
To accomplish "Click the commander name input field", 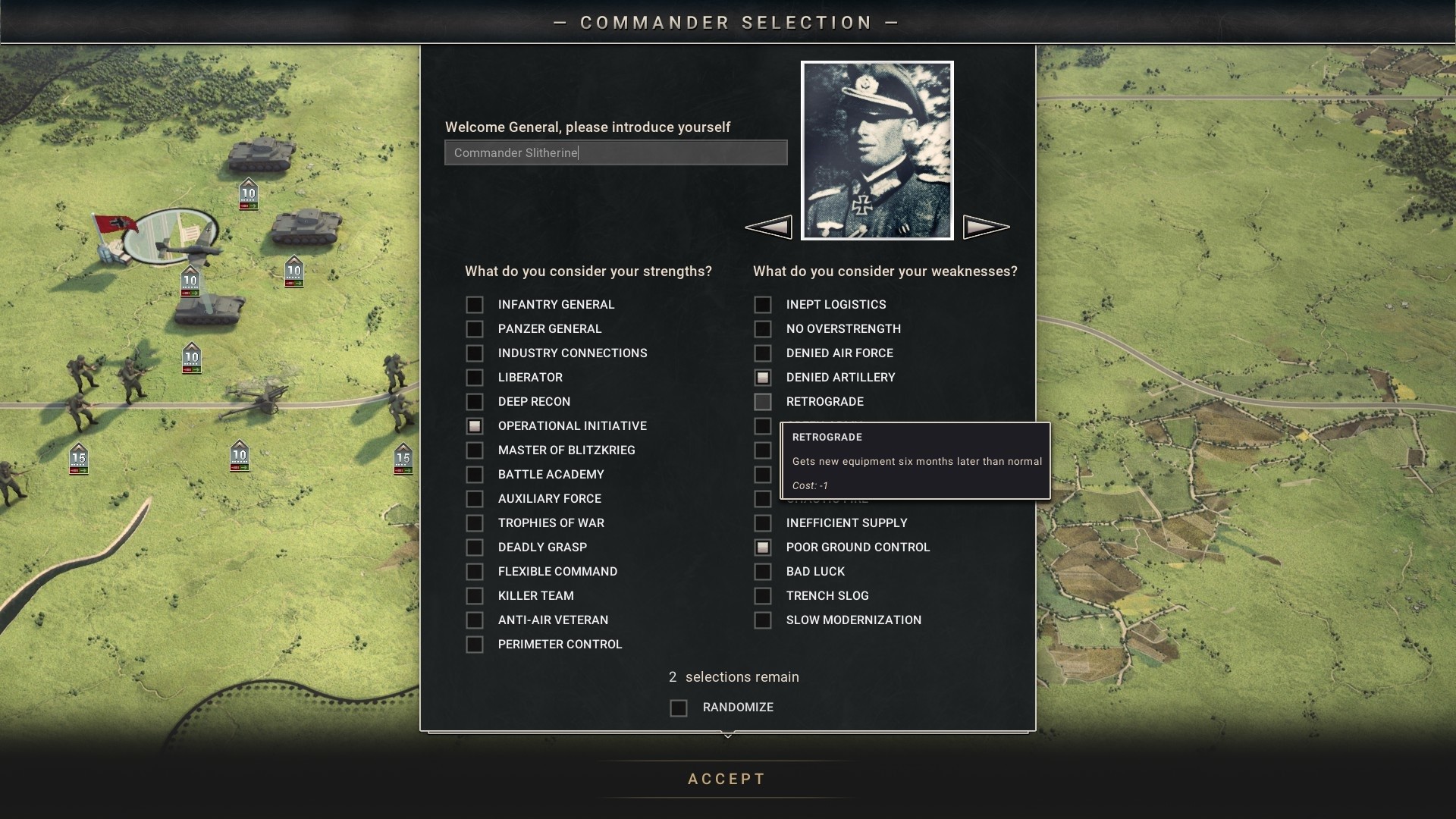I will point(615,152).
